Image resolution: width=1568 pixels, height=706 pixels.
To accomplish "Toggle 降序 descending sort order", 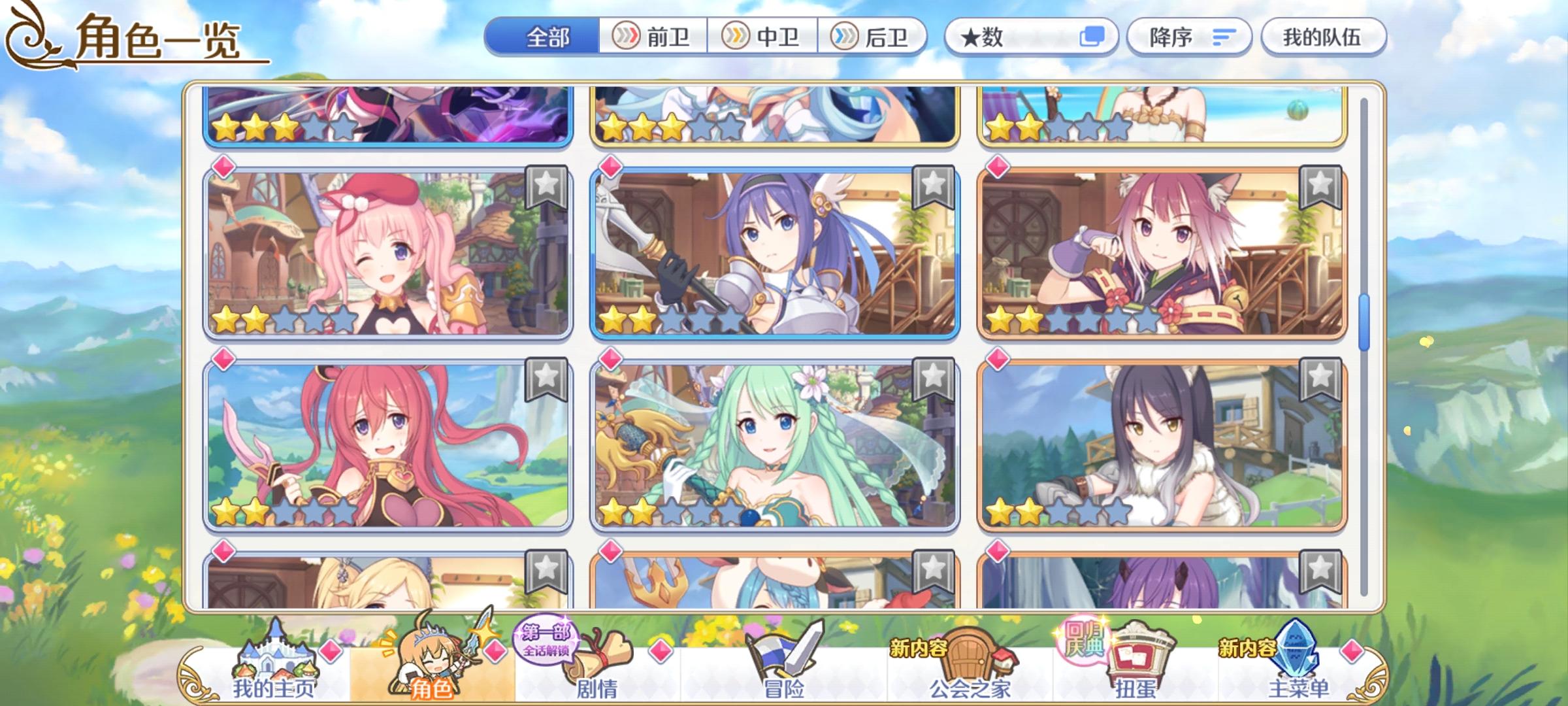I will (1189, 37).
